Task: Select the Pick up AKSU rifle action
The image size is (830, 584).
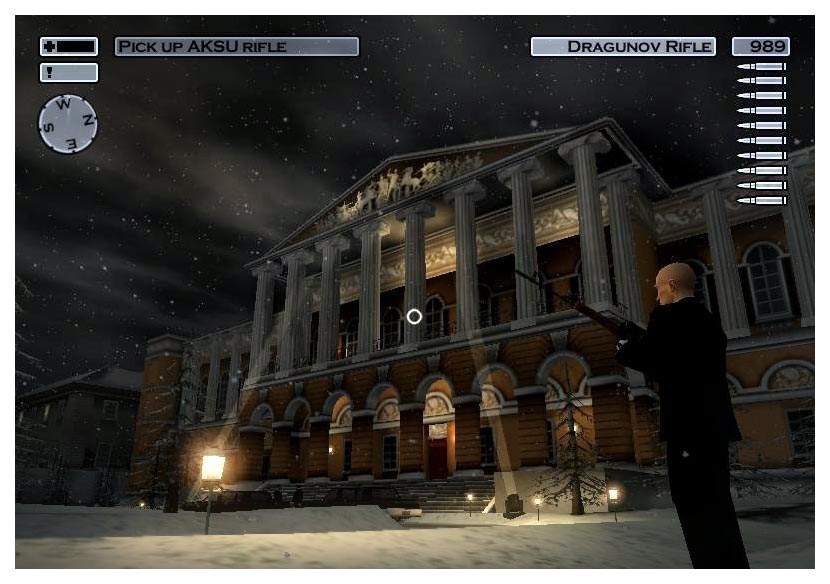Action: 236,47
